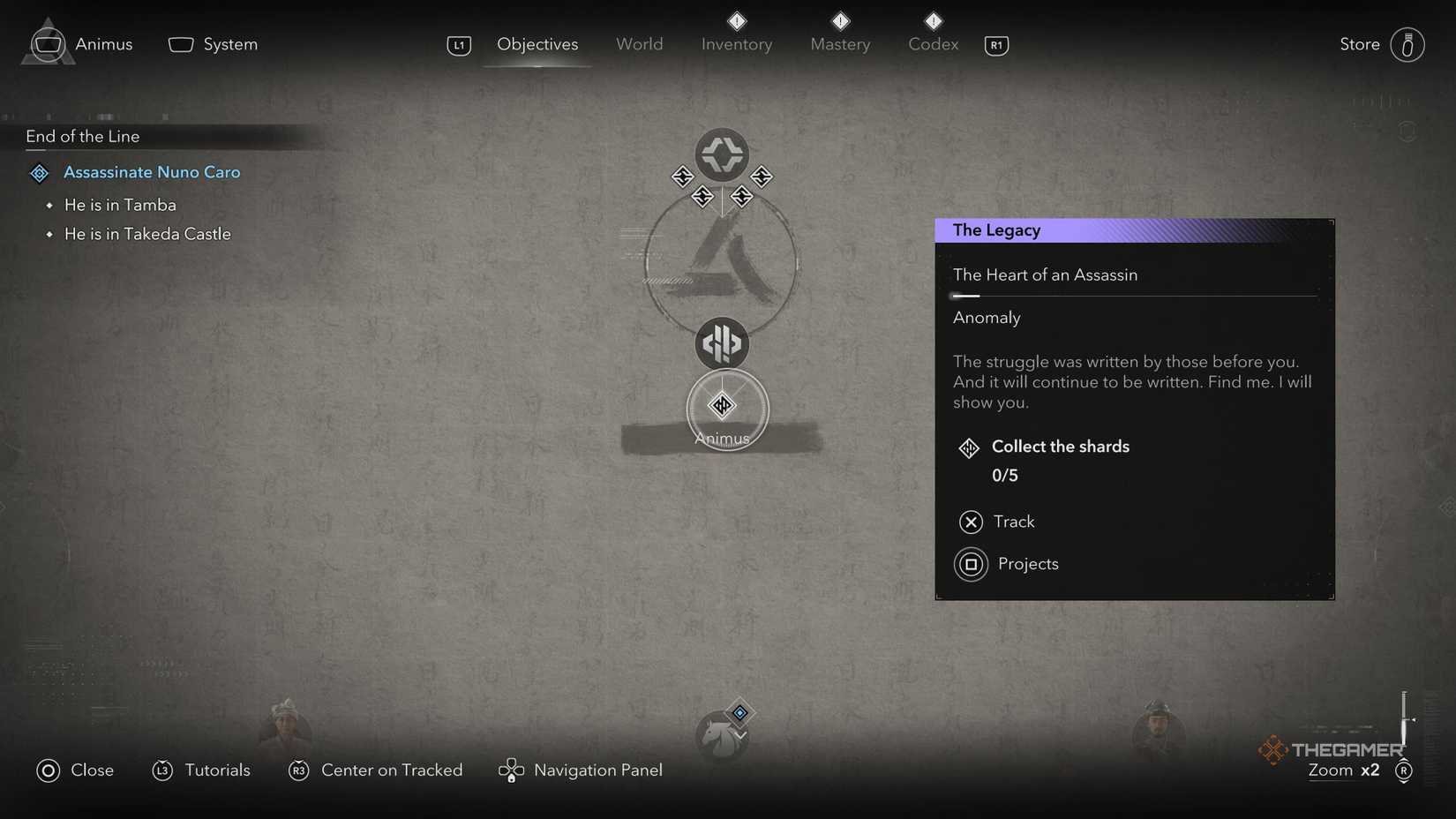Click the horse icon at the bottom of the map
Viewport: 1456px width, 819px height.
pos(724,734)
